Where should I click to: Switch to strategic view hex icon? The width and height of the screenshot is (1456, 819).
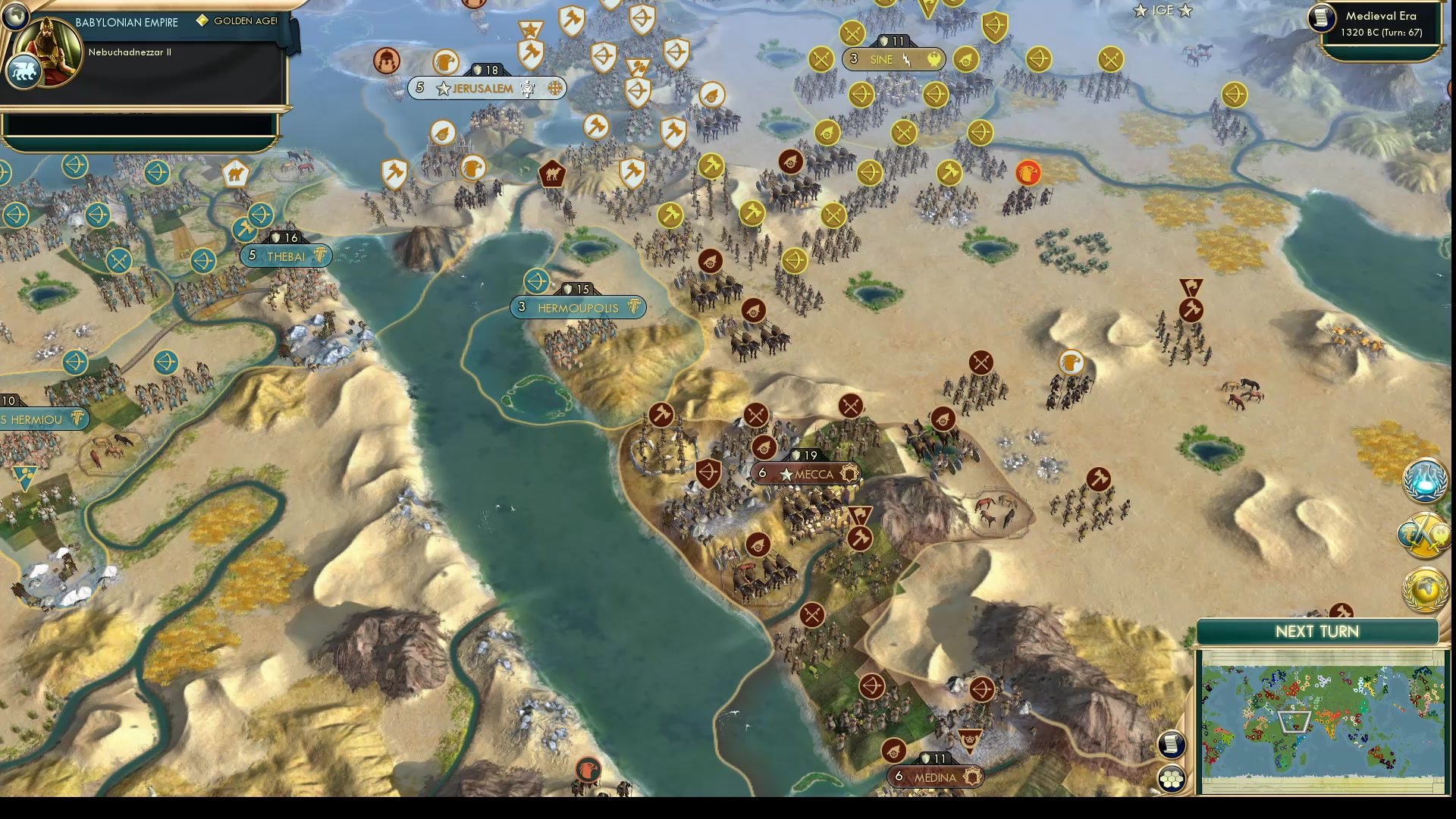(1172, 777)
